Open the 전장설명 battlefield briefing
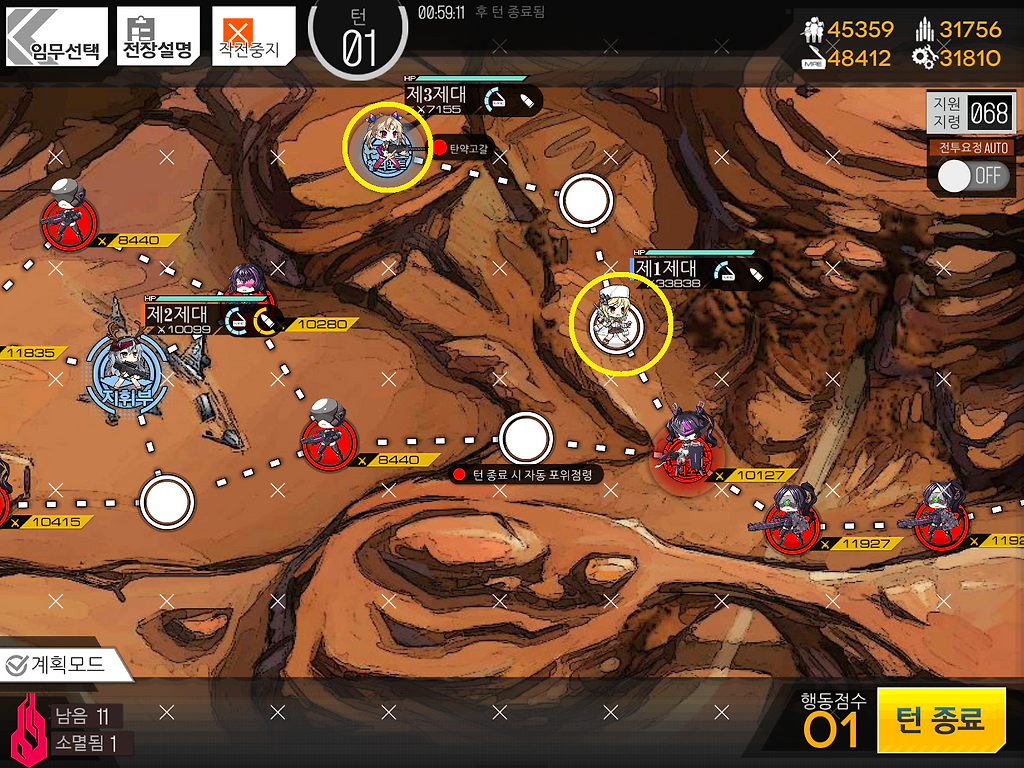The image size is (1024, 768). [157, 37]
